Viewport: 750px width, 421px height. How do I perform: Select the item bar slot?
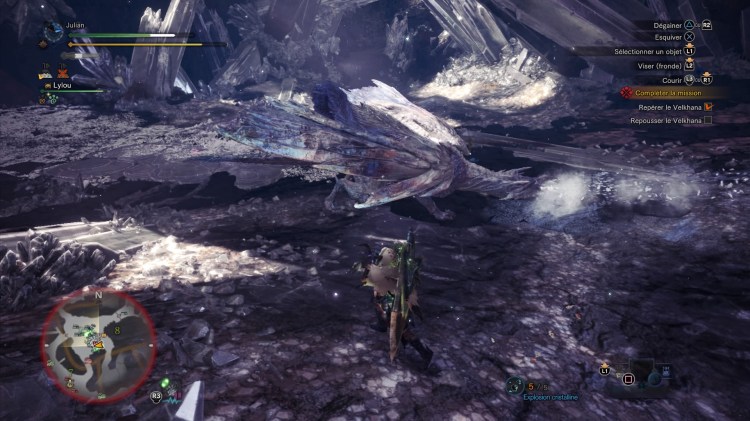(629, 379)
